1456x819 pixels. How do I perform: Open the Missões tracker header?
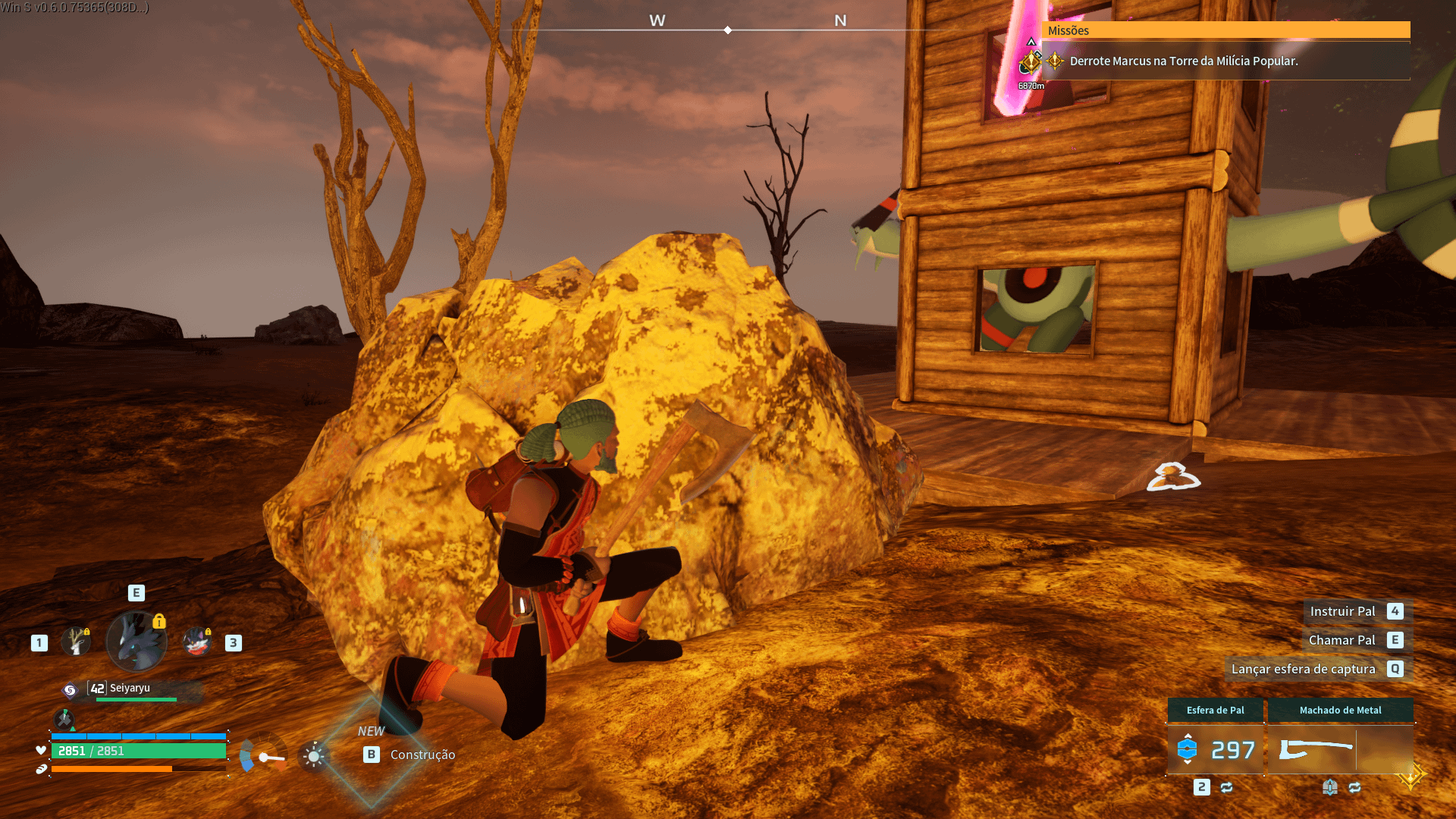click(1225, 30)
